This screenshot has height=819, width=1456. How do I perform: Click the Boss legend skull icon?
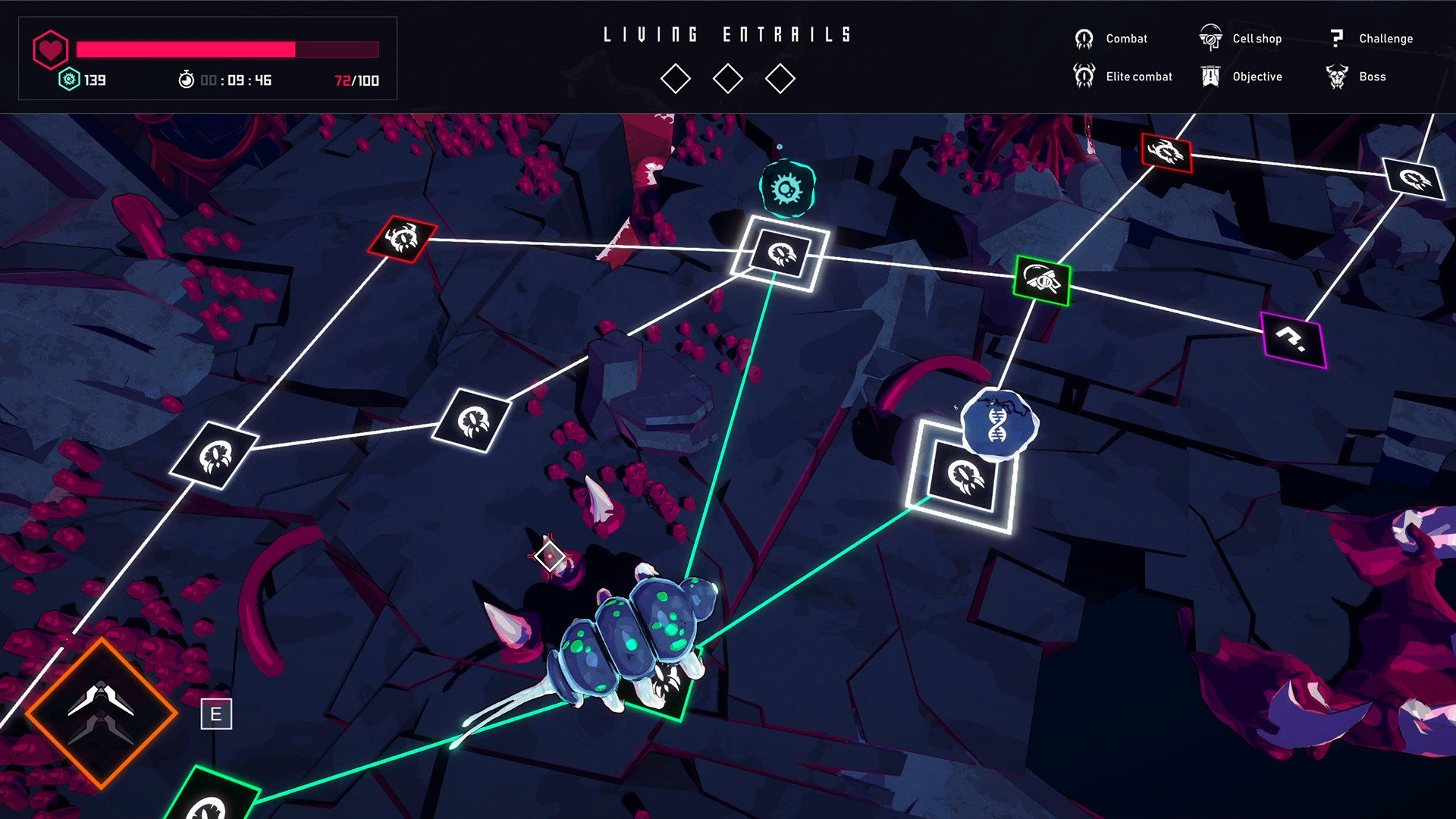[x=1335, y=76]
